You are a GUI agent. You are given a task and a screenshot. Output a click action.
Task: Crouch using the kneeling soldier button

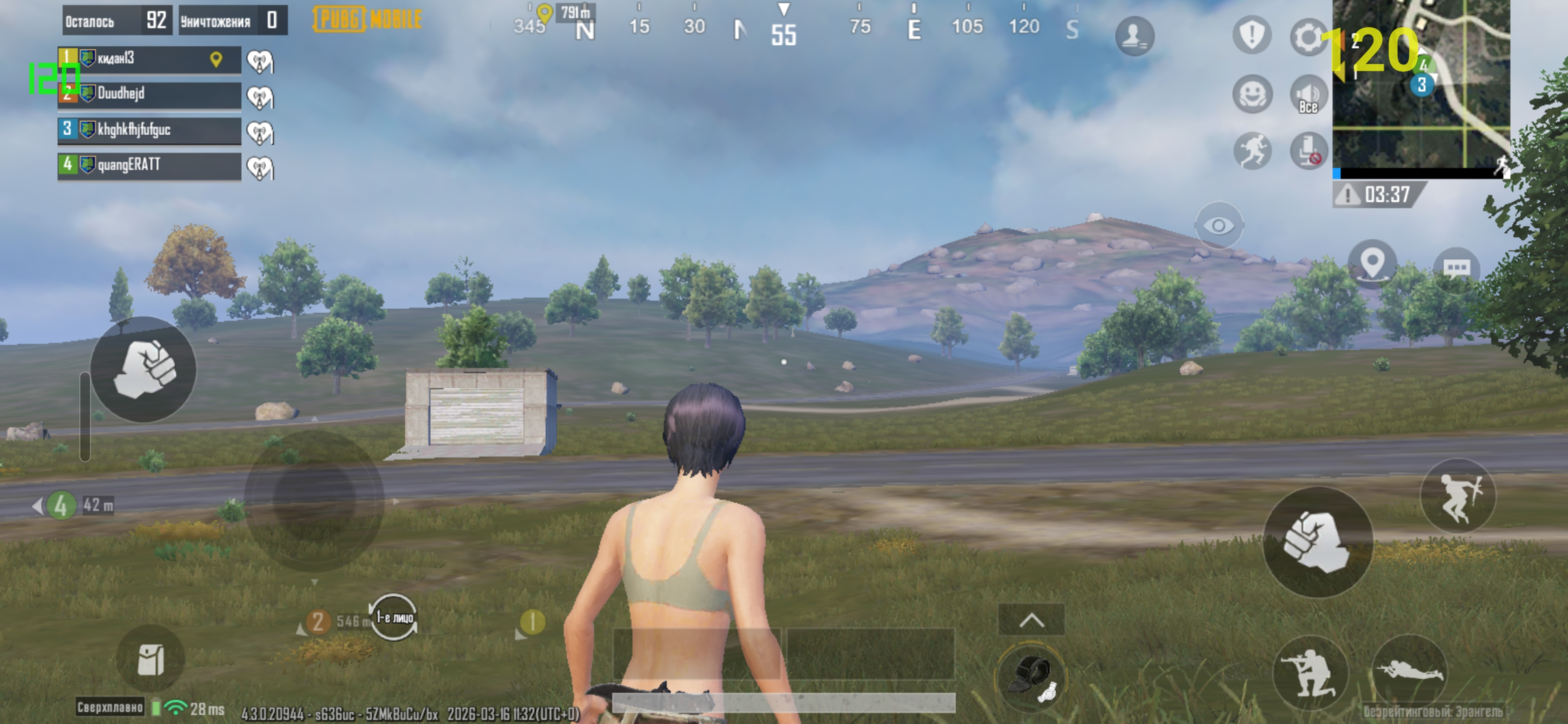pos(1309,673)
